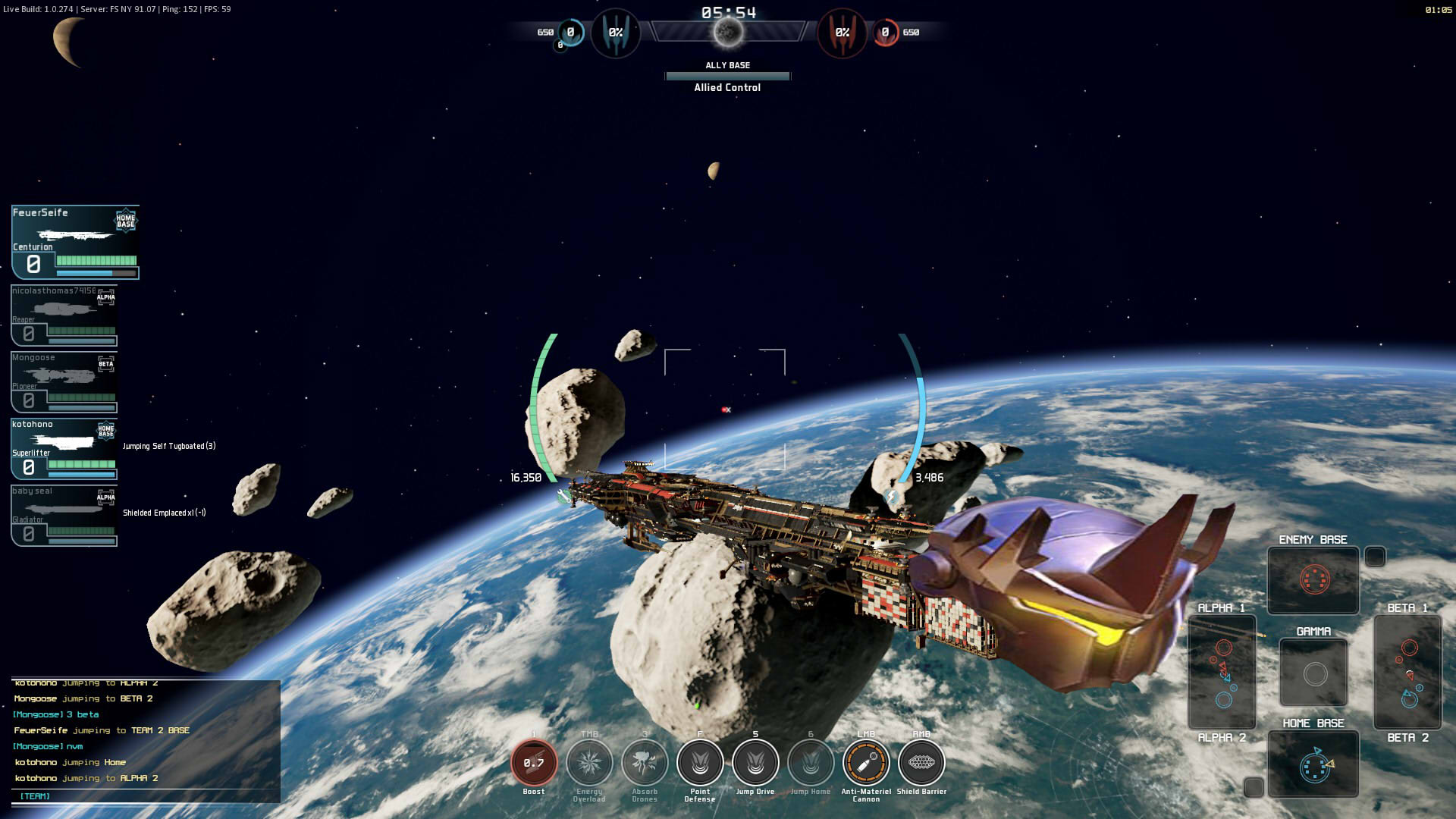This screenshot has height=819, width=1456.
Task: Pick the Beta sector panel
Action: (x=1407, y=672)
